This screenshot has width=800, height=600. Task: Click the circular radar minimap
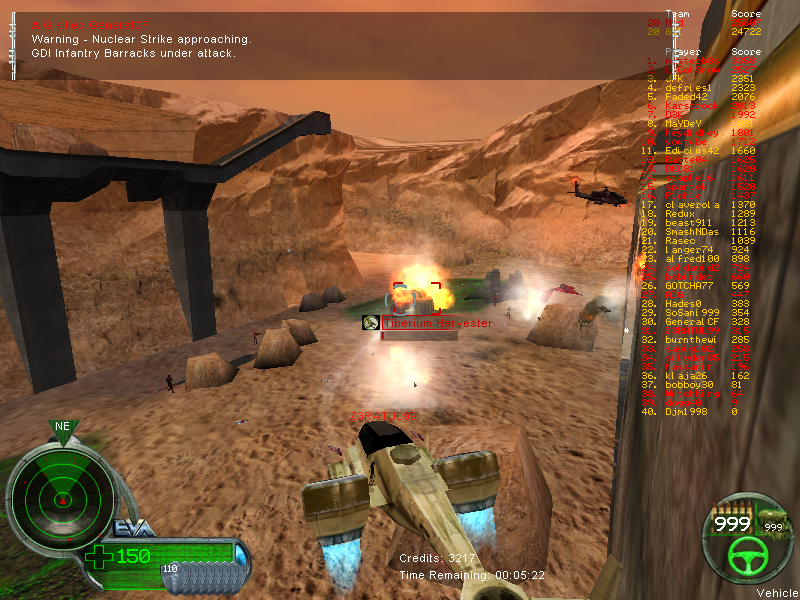point(62,493)
